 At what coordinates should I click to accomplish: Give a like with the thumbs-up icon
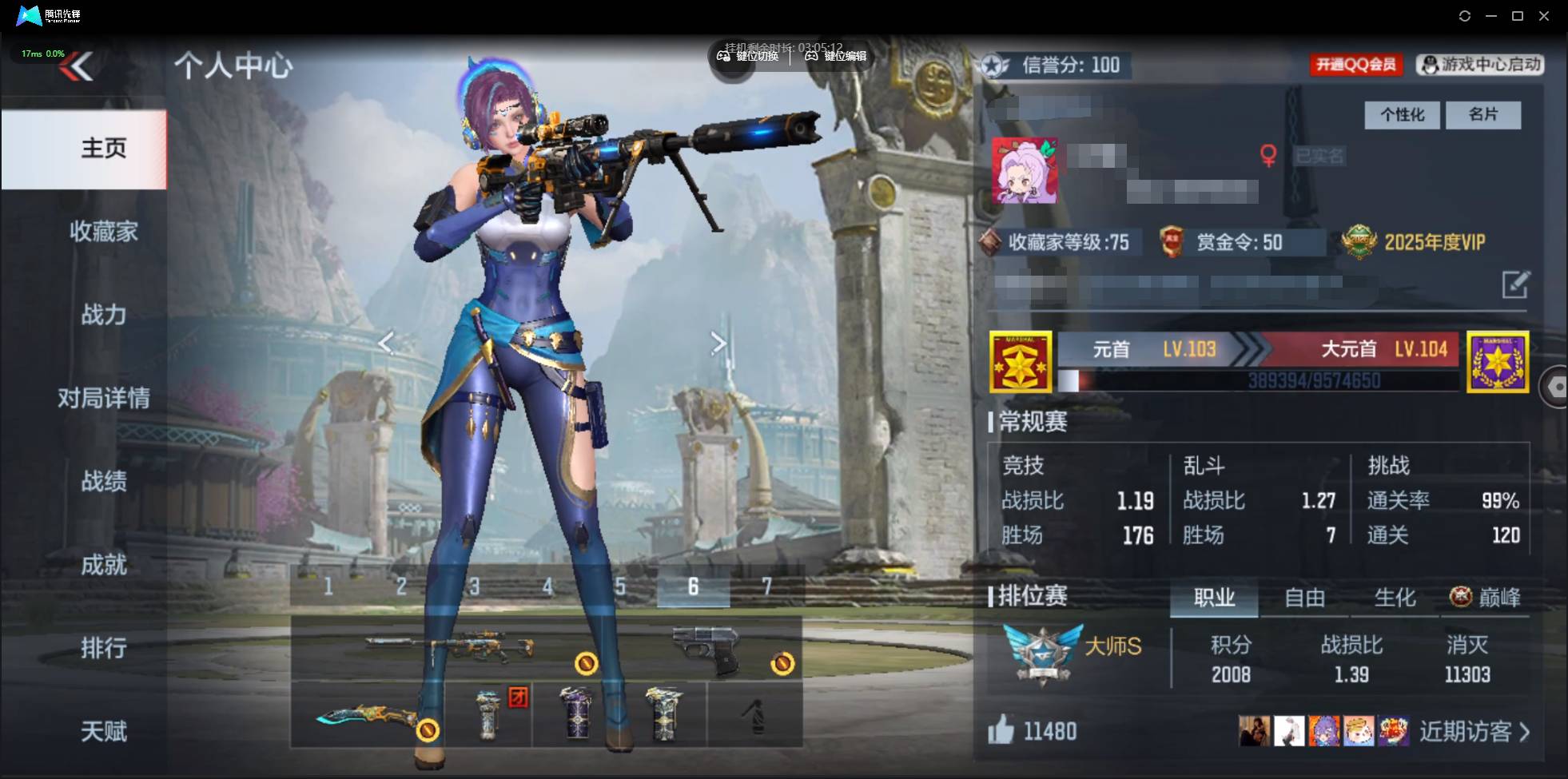[x=1001, y=730]
